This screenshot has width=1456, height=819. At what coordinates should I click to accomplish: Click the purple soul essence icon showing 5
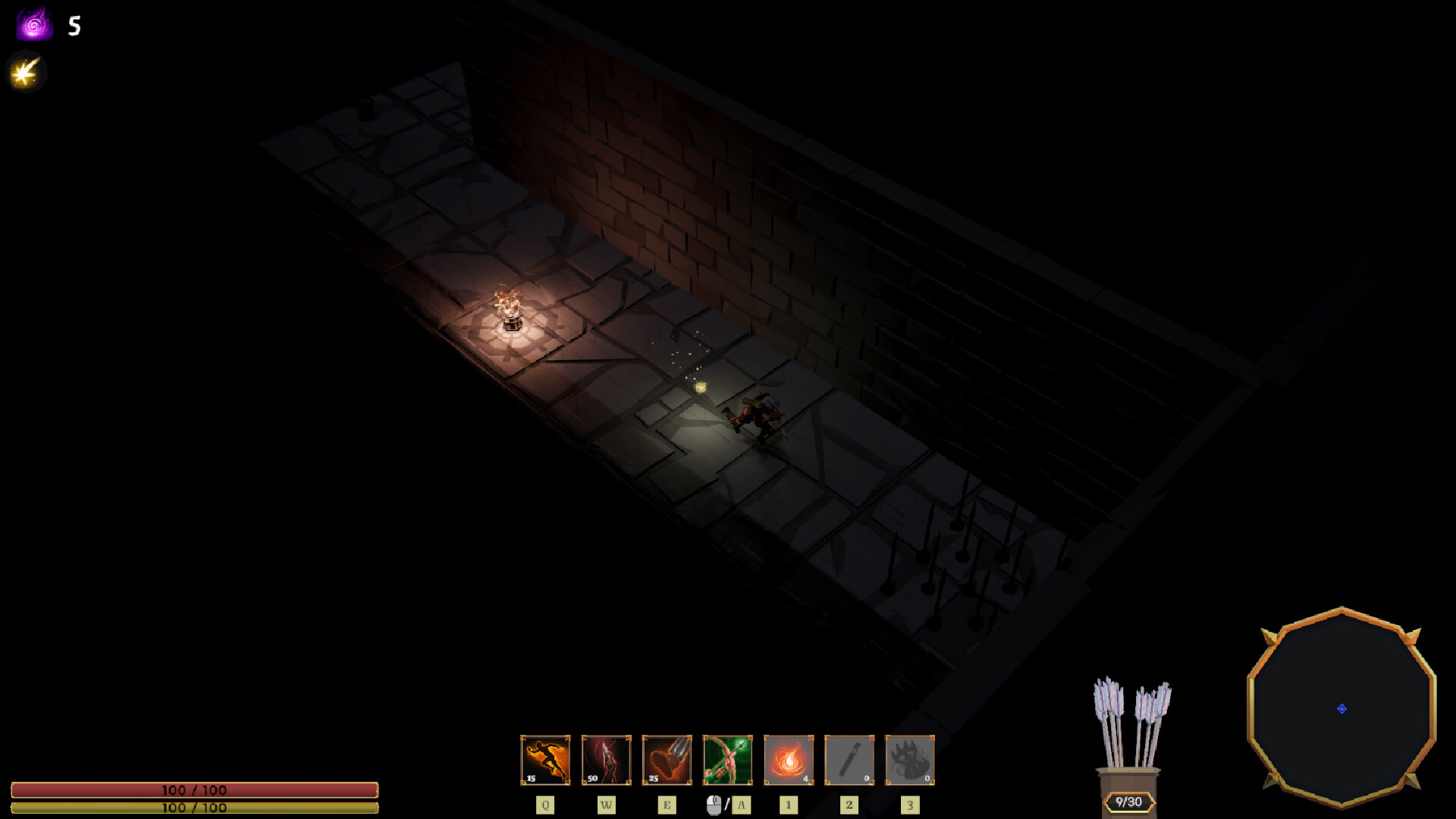33,24
